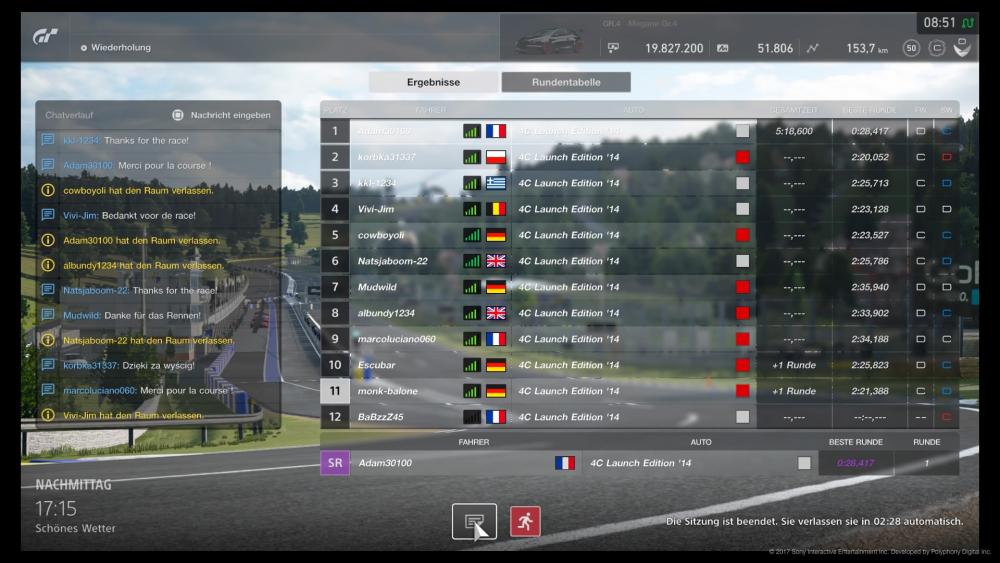Leave the session via the red exit button
The width and height of the screenshot is (1000, 563).
pyautogui.click(x=525, y=521)
